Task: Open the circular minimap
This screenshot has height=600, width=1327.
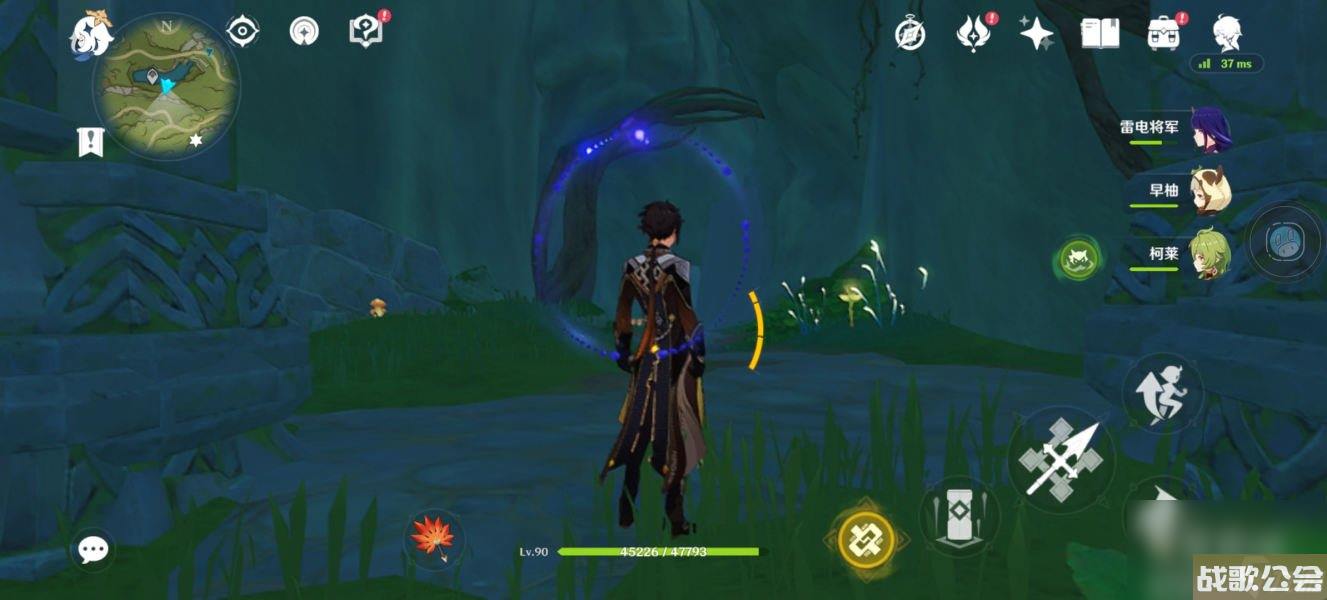Action: [x=166, y=86]
